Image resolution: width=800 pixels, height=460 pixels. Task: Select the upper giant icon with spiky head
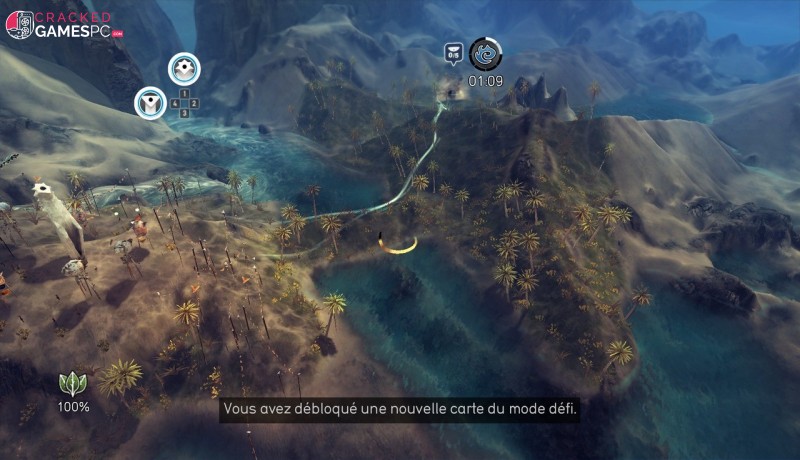184,69
